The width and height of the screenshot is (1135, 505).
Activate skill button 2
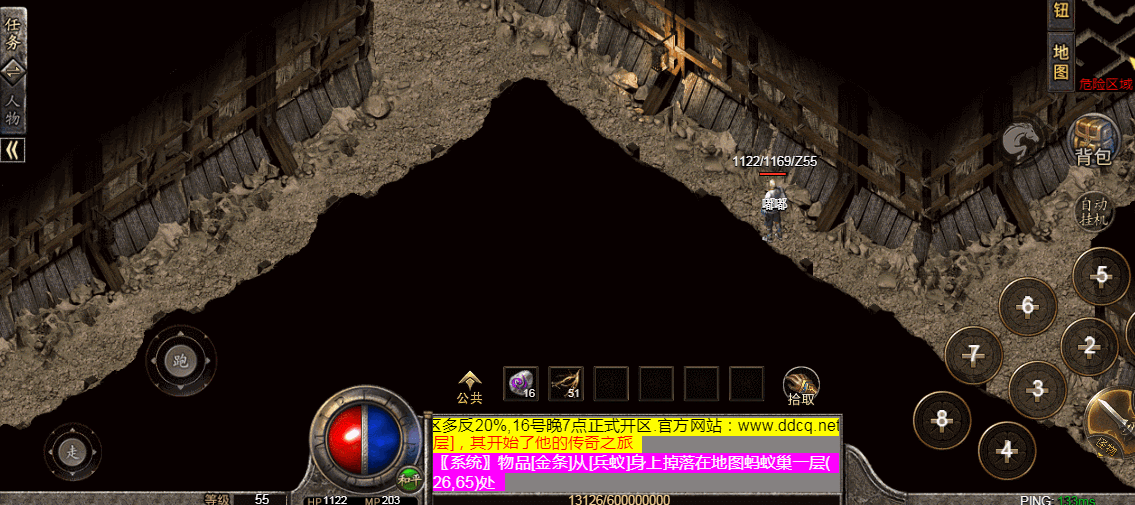point(1089,346)
